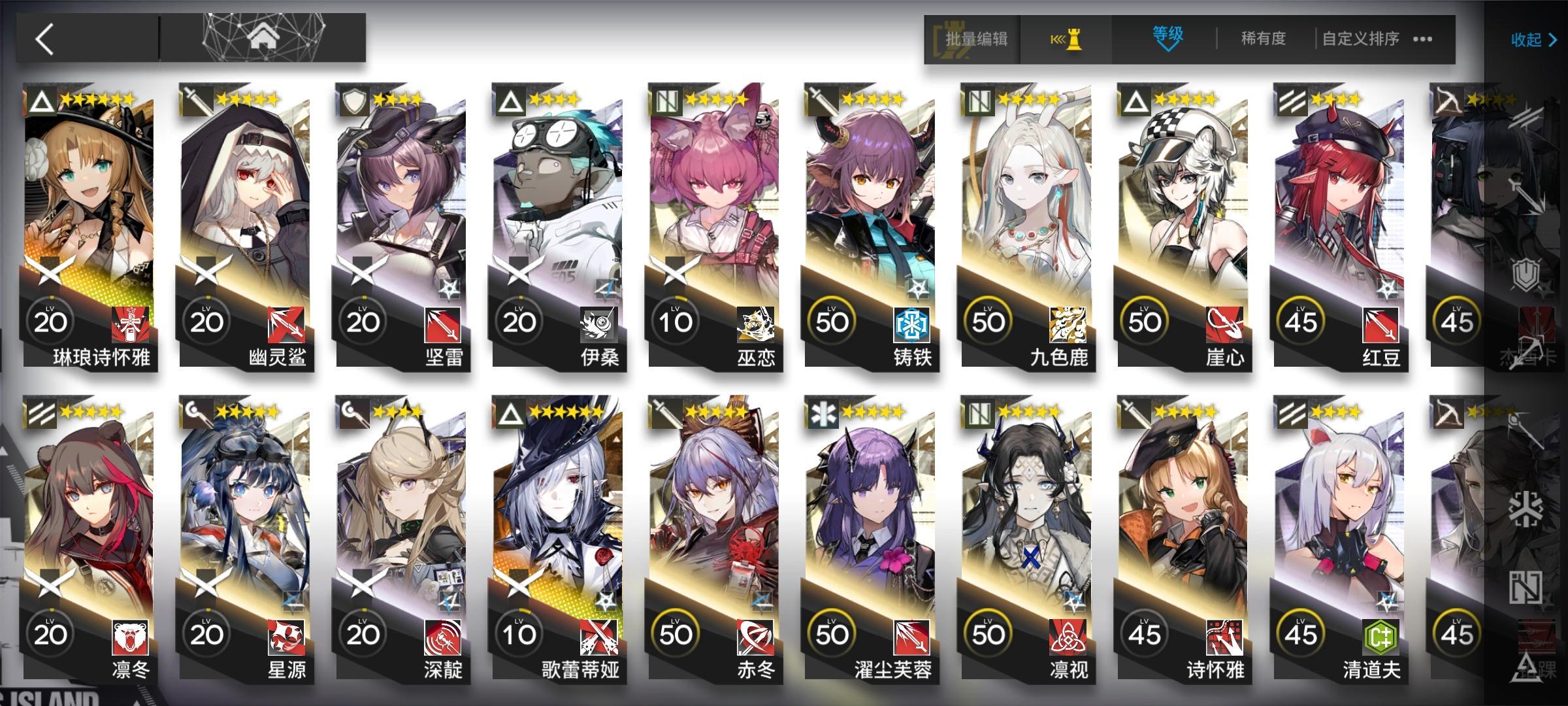Open 批量编辑 batch edit mode
Viewport: 1568px width, 706px height.
click(977, 39)
